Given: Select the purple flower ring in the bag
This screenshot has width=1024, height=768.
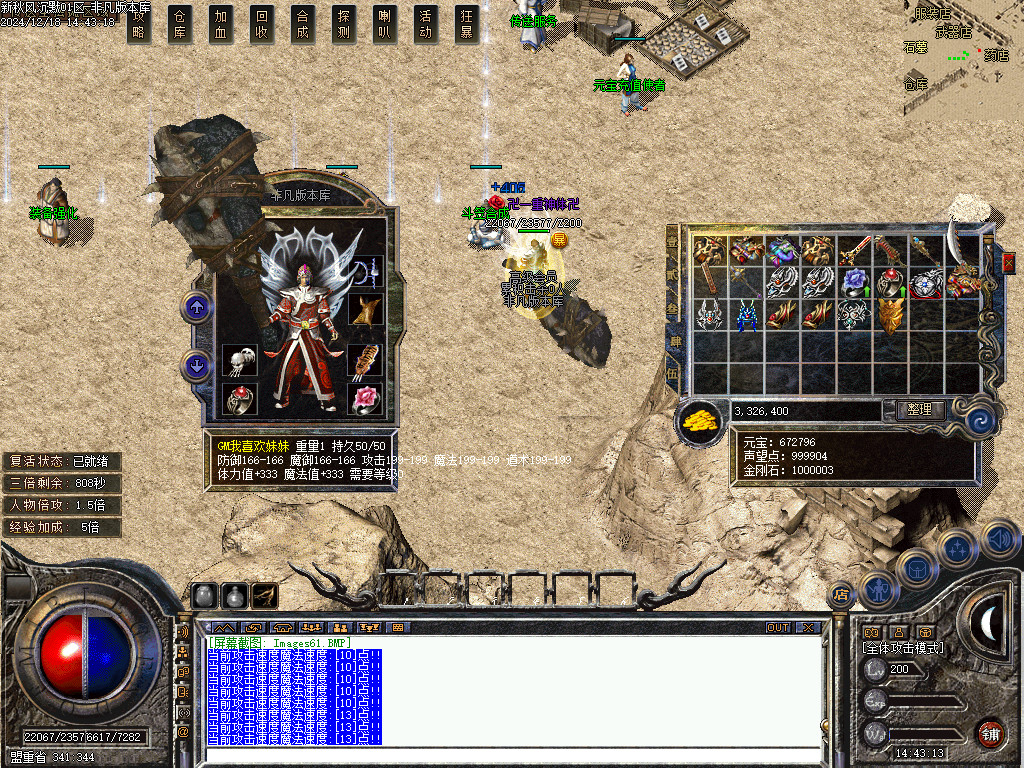Looking at the screenshot, I should 853,282.
